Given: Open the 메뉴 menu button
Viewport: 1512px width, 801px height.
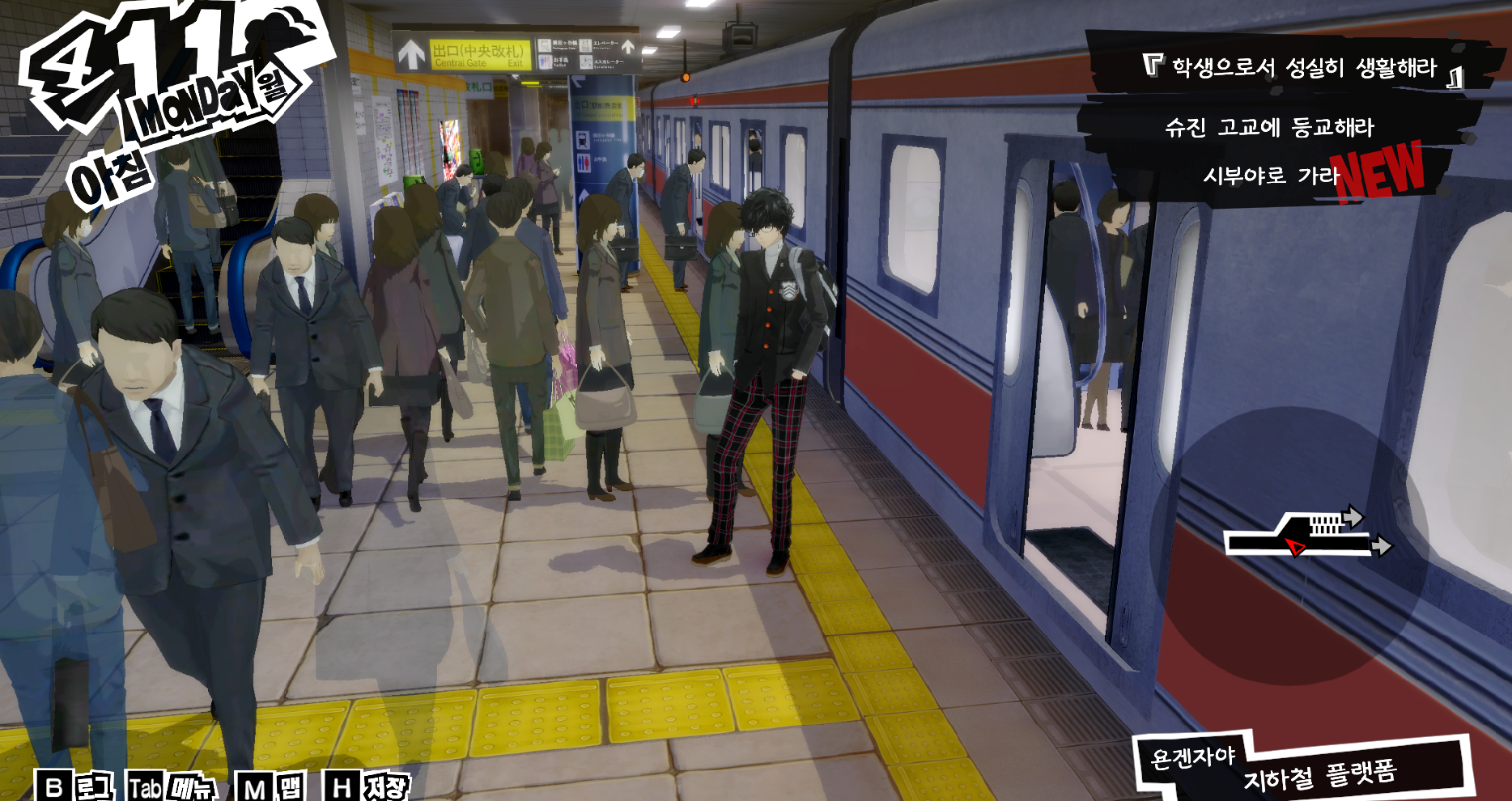Looking at the screenshot, I should (172, 786).
